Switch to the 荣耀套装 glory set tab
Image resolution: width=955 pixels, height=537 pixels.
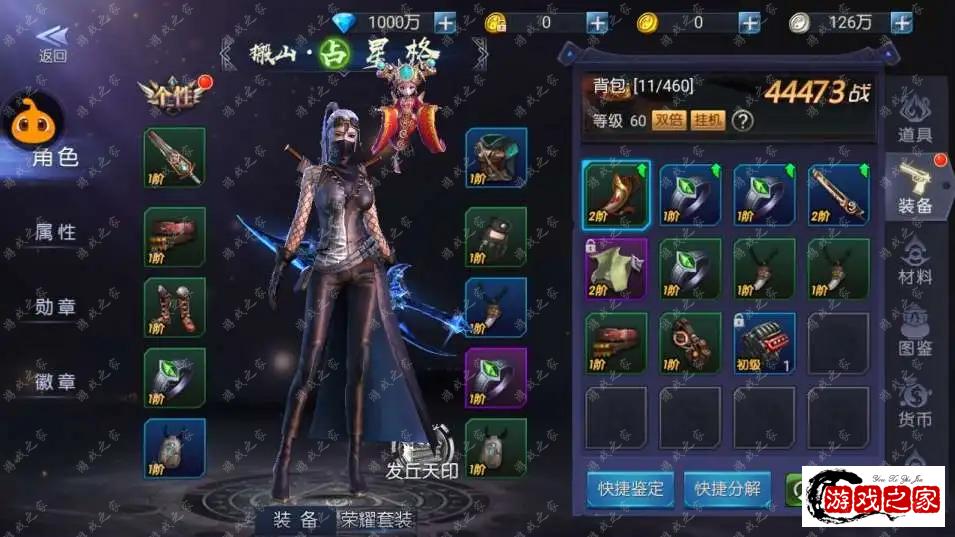click(x=377, y=519)
